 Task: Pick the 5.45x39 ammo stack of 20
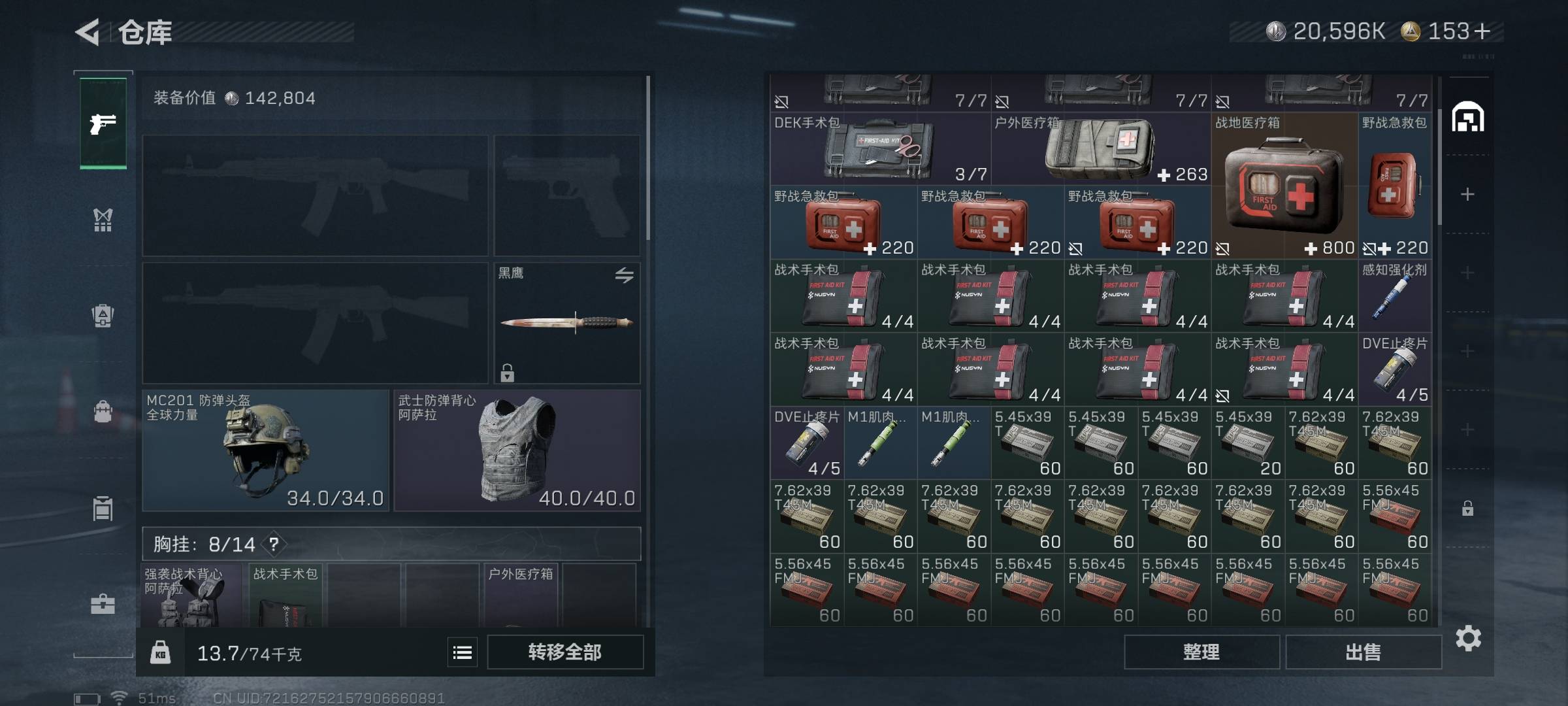1247,443
